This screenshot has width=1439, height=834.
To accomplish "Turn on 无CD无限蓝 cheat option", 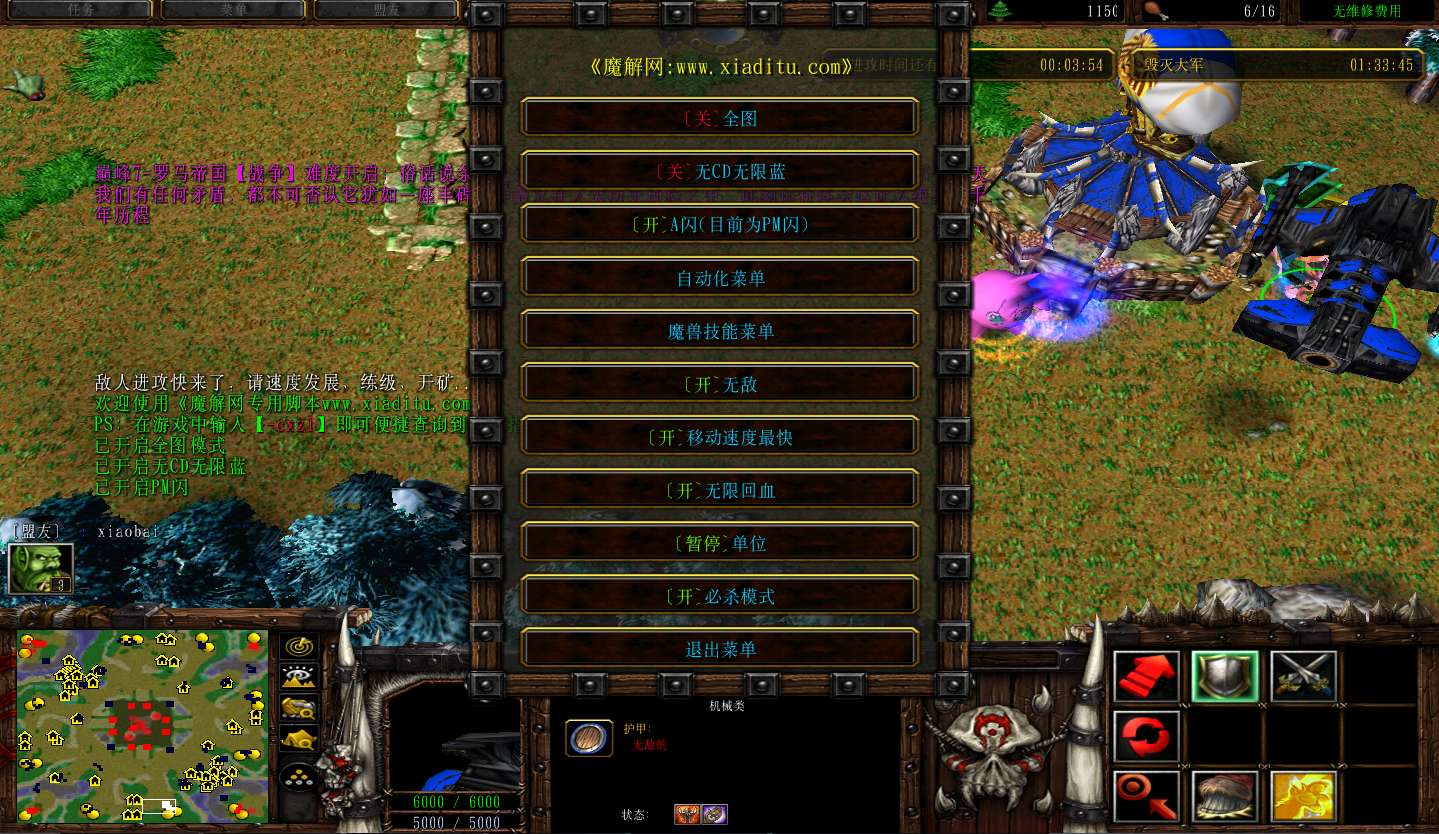I will pyautogui.click(x=719, y=170).
